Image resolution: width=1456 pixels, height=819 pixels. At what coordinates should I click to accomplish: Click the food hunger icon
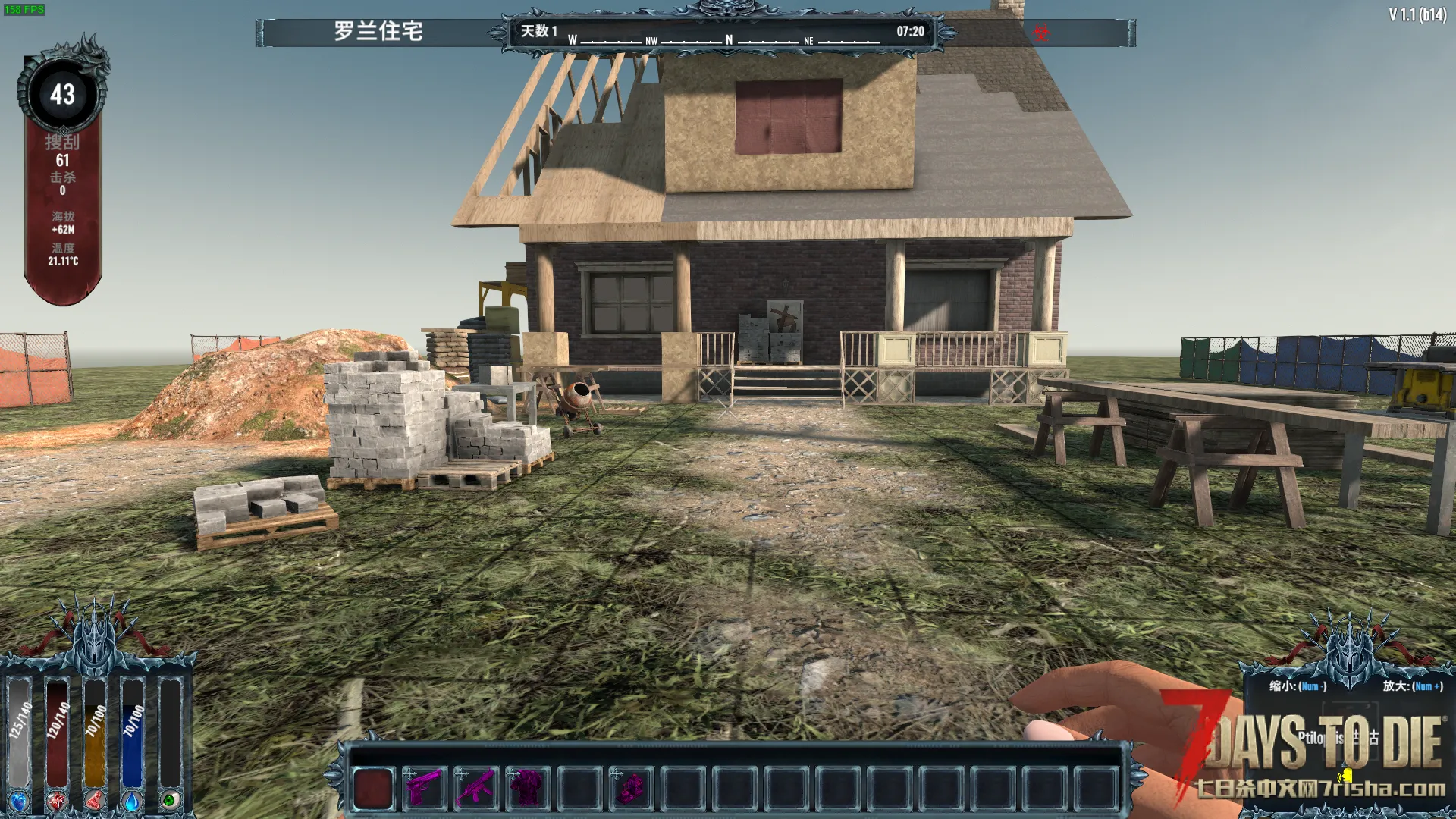click(x=95, y=801)
